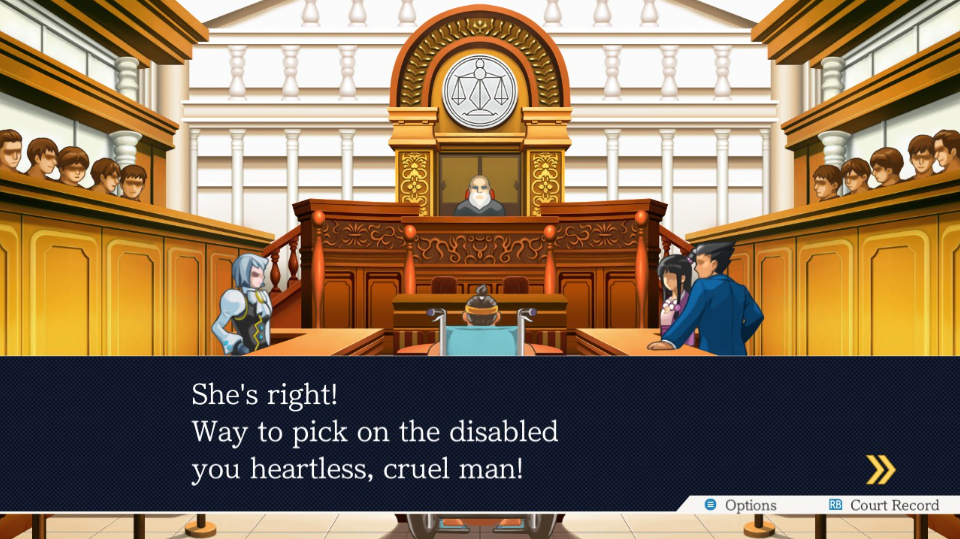Open the Court Record

click(x=884, y=506)
